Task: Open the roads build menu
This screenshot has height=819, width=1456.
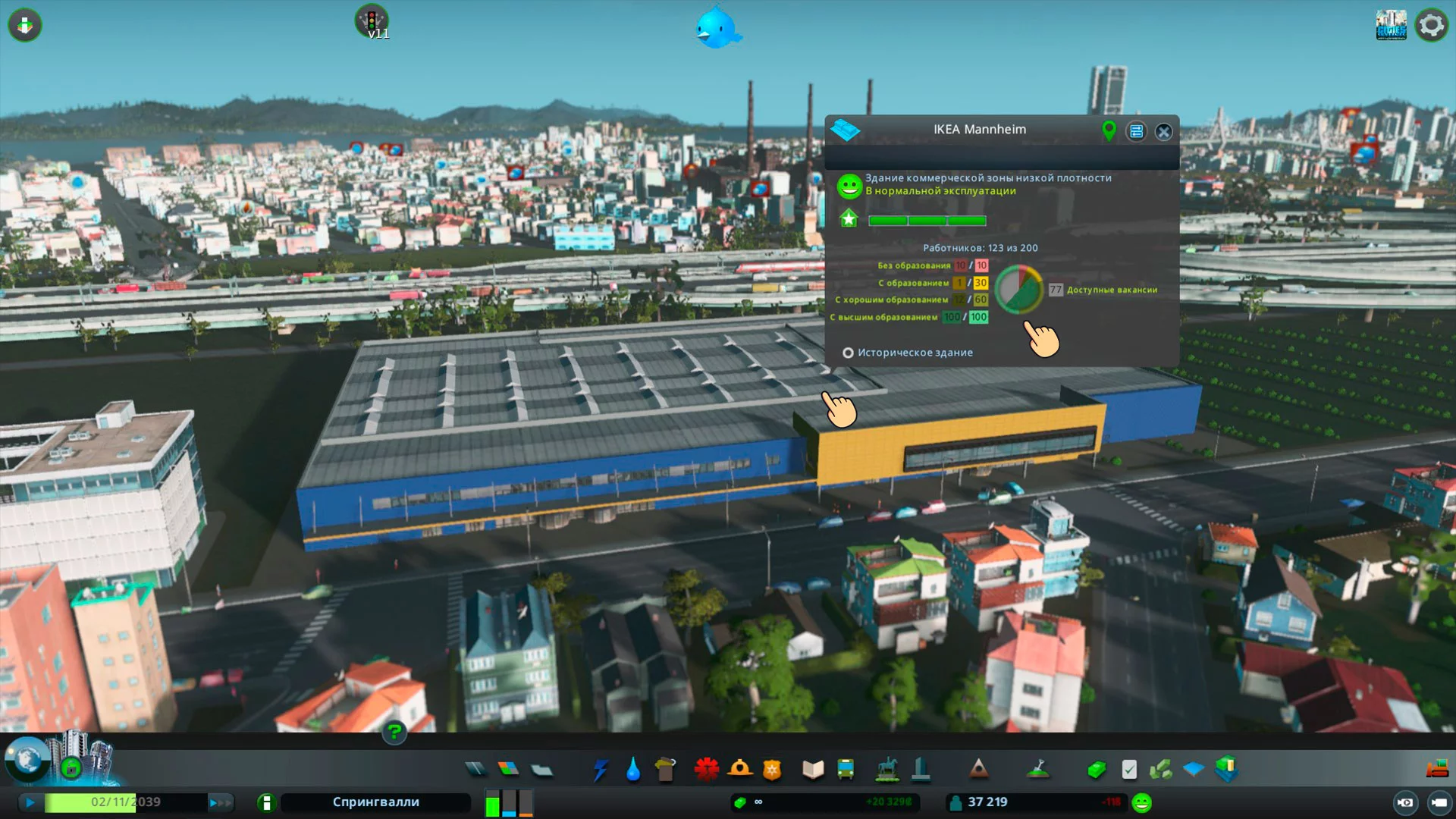Action: click(x=475, y=770)
